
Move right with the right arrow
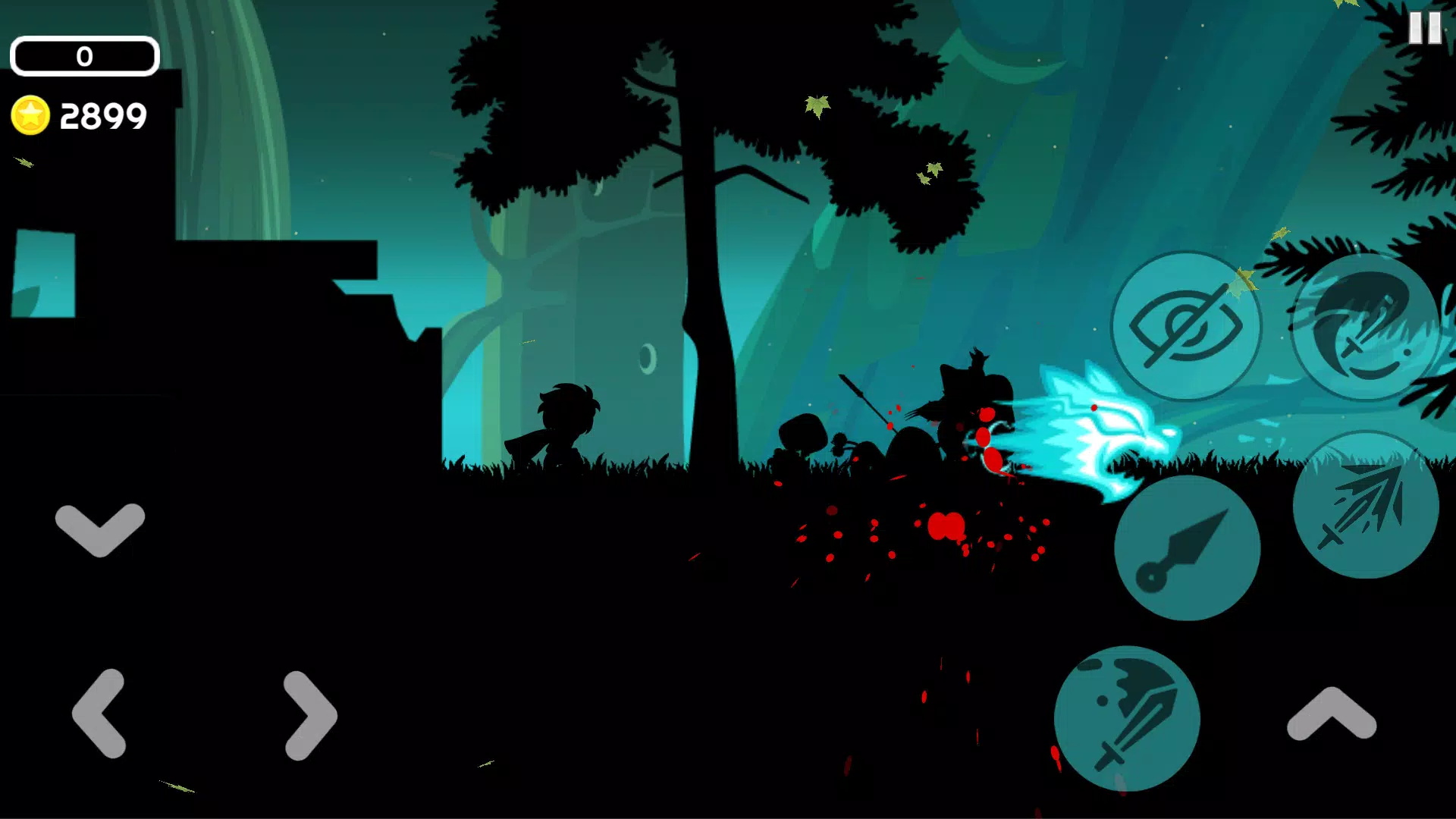point(310,715)
